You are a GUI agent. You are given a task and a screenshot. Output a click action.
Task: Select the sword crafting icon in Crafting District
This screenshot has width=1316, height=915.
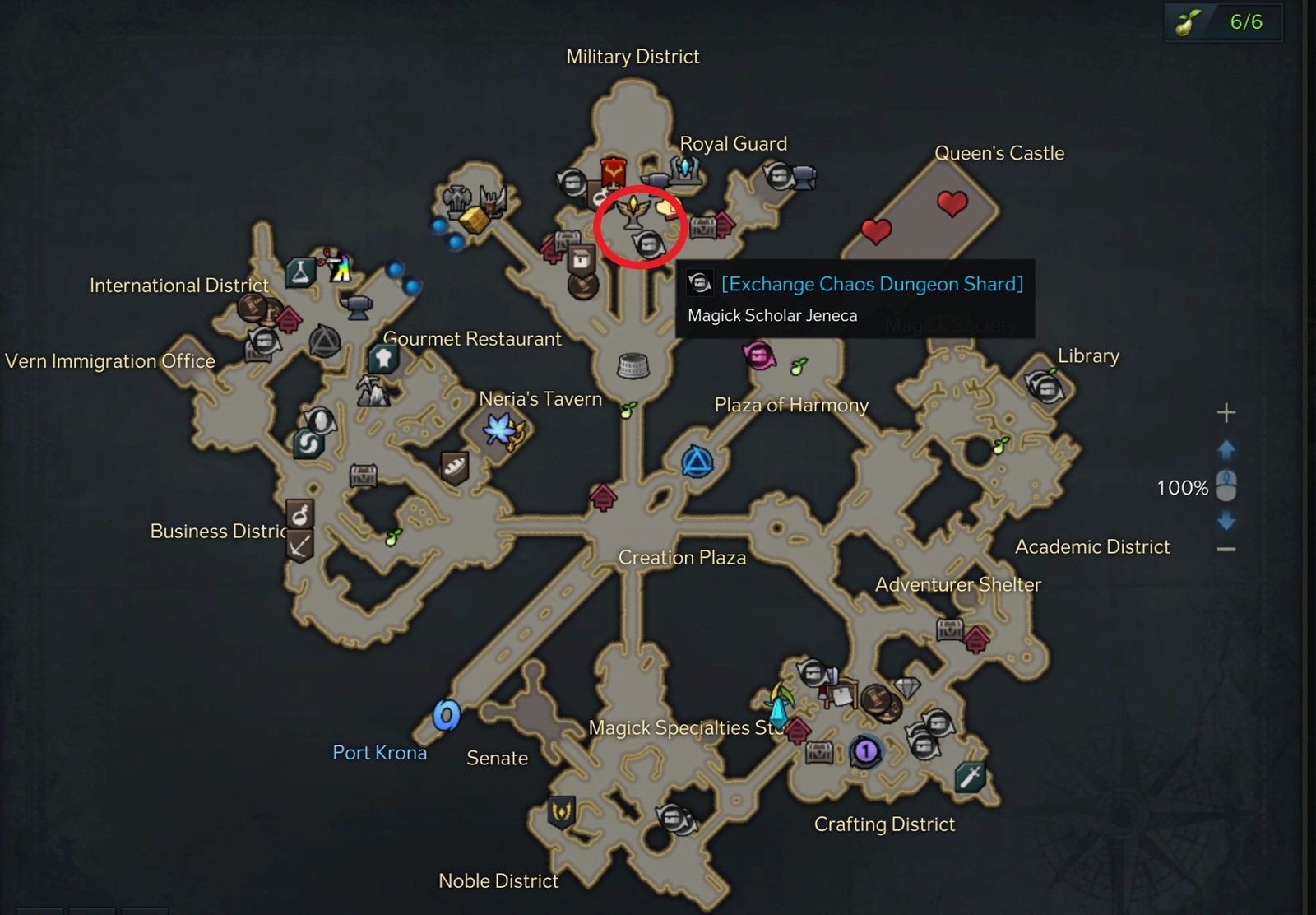click(970, 778)
